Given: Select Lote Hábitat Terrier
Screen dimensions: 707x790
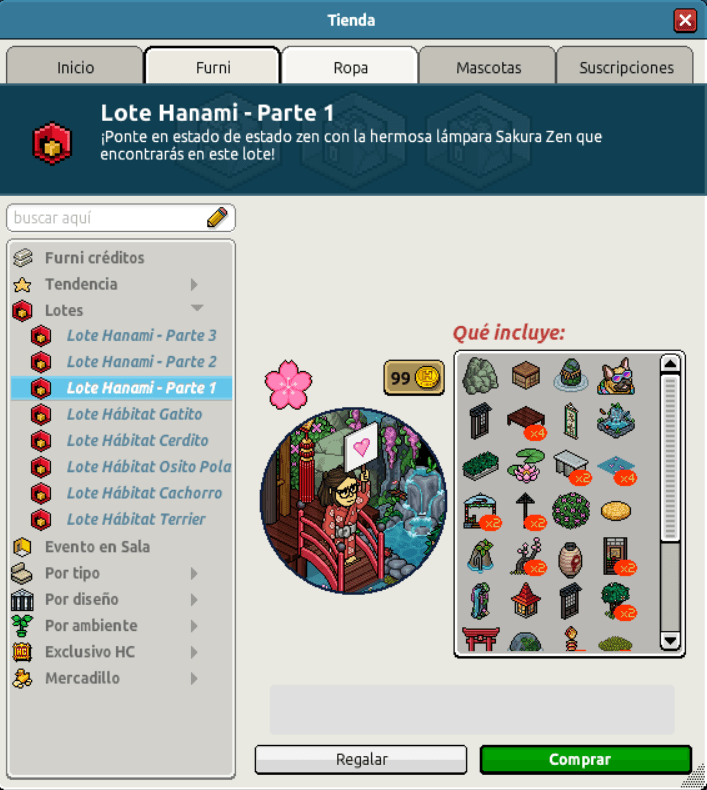Looking at the screenshot, I should tap(136, 519).
